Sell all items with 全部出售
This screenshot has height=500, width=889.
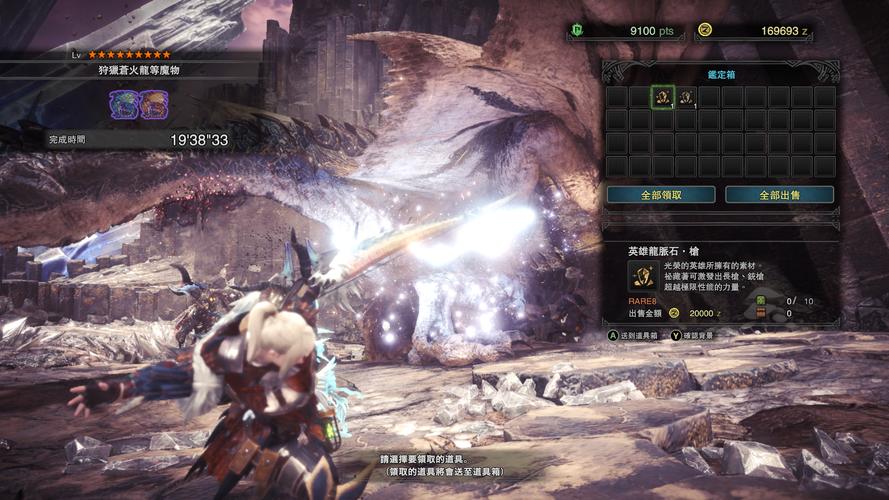click(779, 194)
